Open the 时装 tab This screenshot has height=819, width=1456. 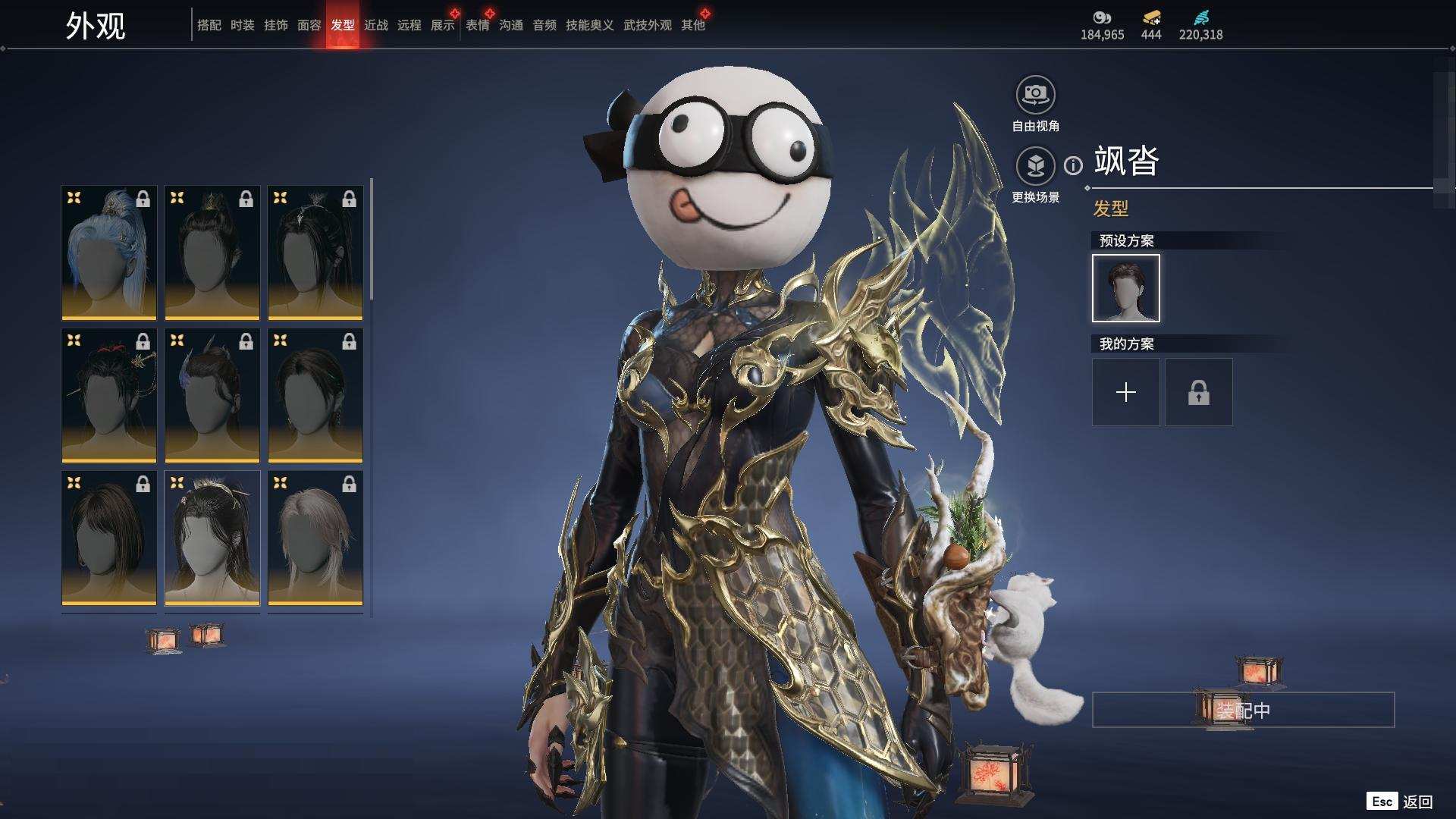[x=242, y=25]
